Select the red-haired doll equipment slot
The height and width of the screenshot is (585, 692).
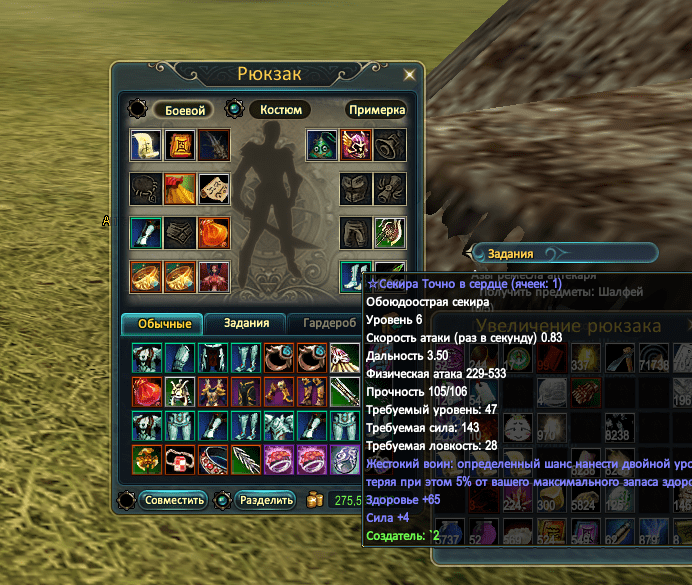coord(213,277)
